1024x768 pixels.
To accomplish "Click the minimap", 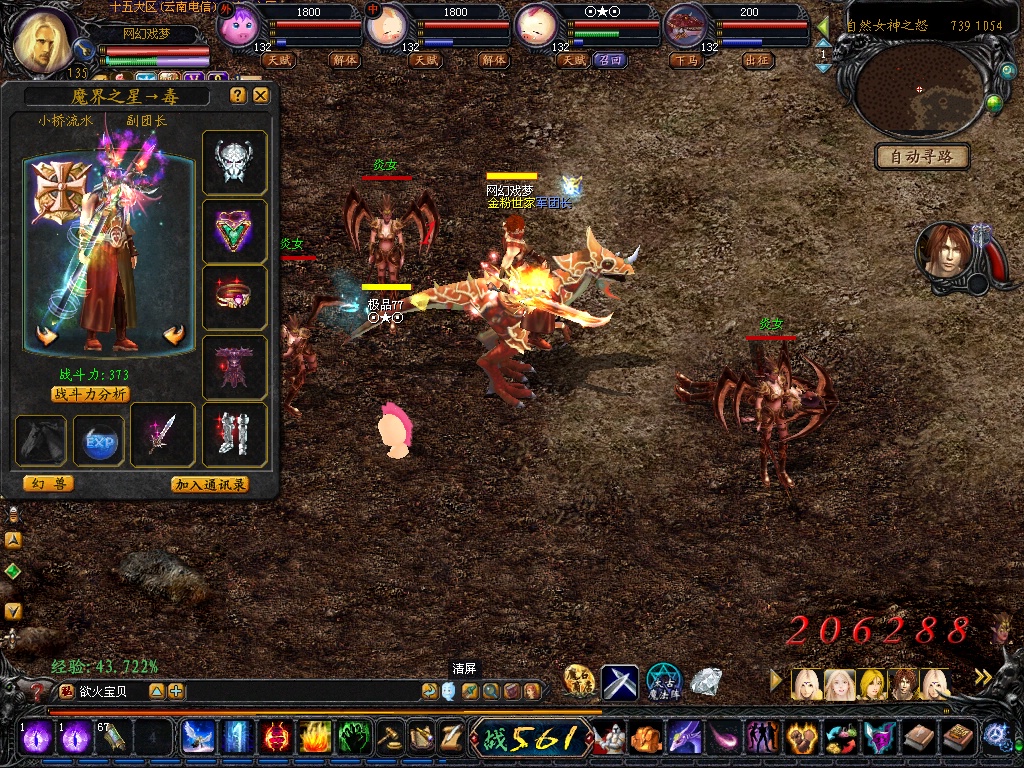I will (918, 90).
